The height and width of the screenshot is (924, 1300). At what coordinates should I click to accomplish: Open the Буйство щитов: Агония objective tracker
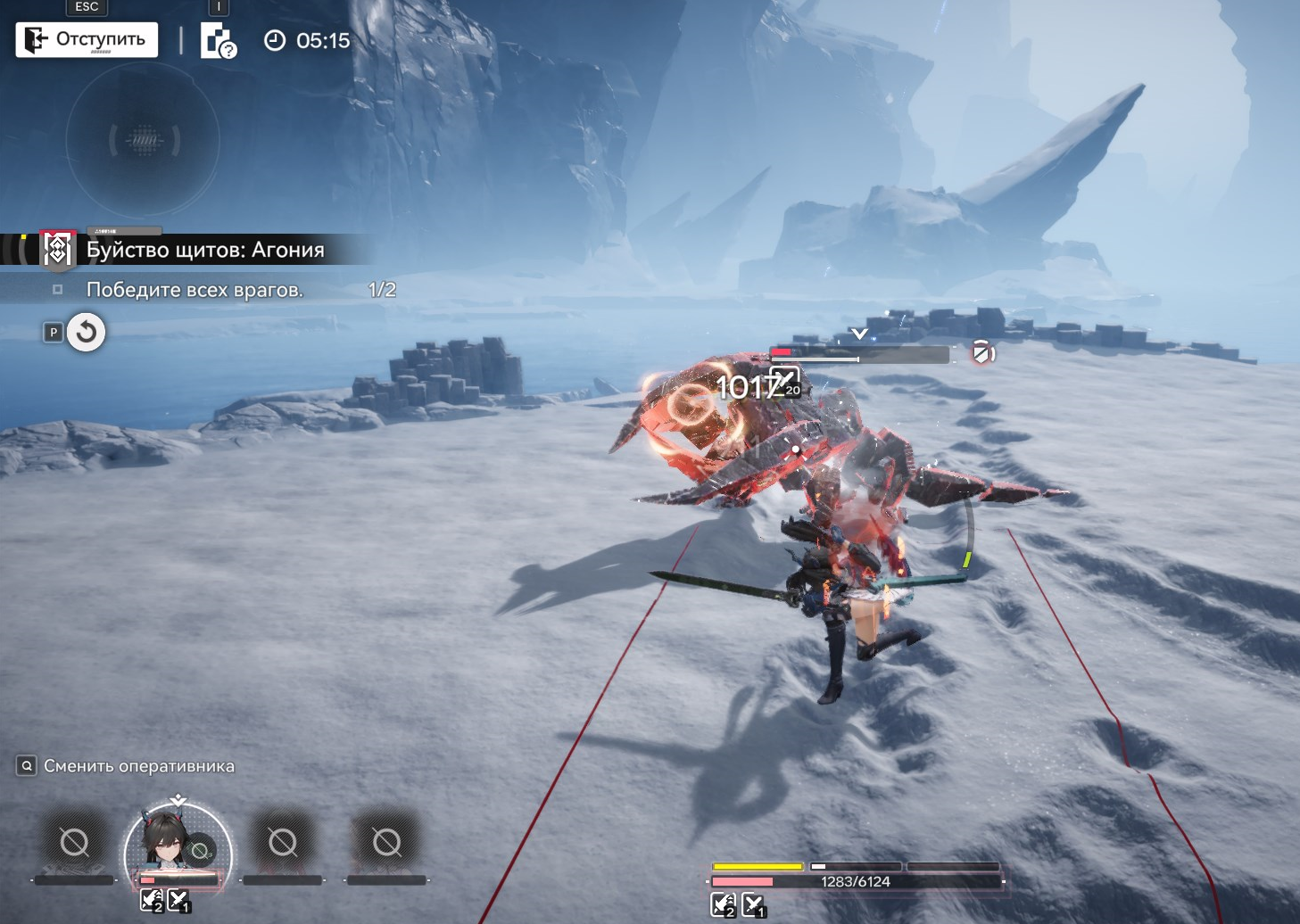pos(204,250)
